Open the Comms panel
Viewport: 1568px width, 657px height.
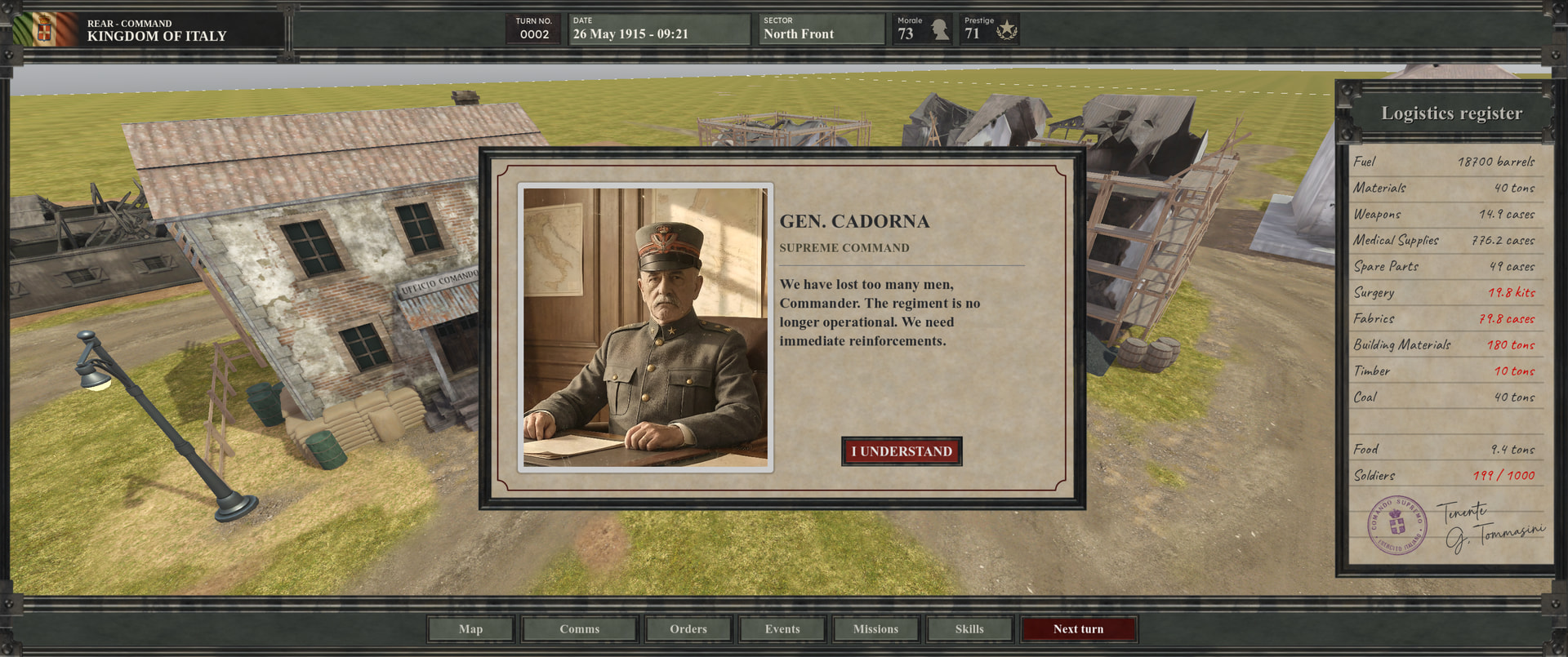point(579,629)
